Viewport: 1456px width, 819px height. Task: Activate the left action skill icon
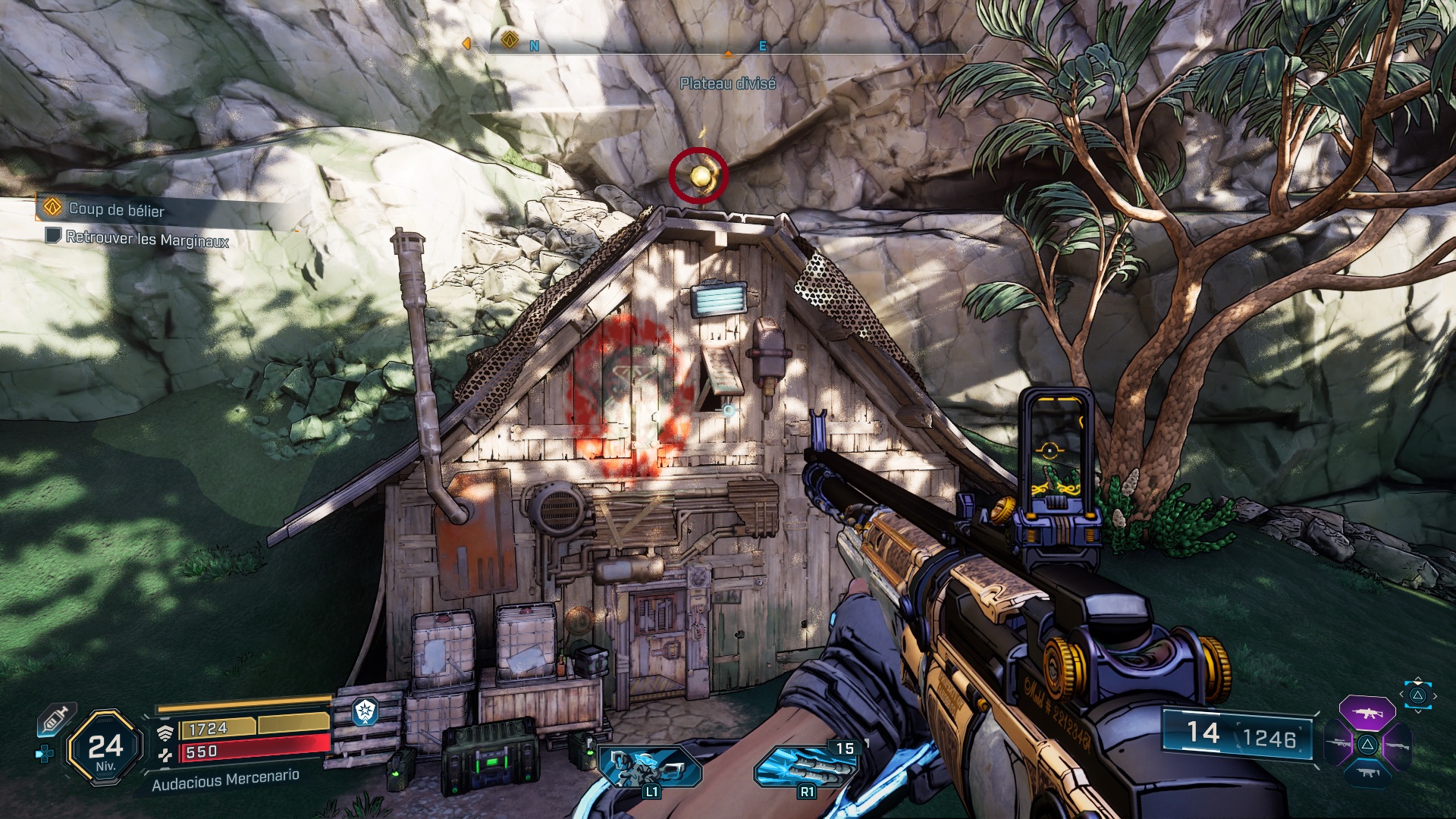click(x=649, y=766)
